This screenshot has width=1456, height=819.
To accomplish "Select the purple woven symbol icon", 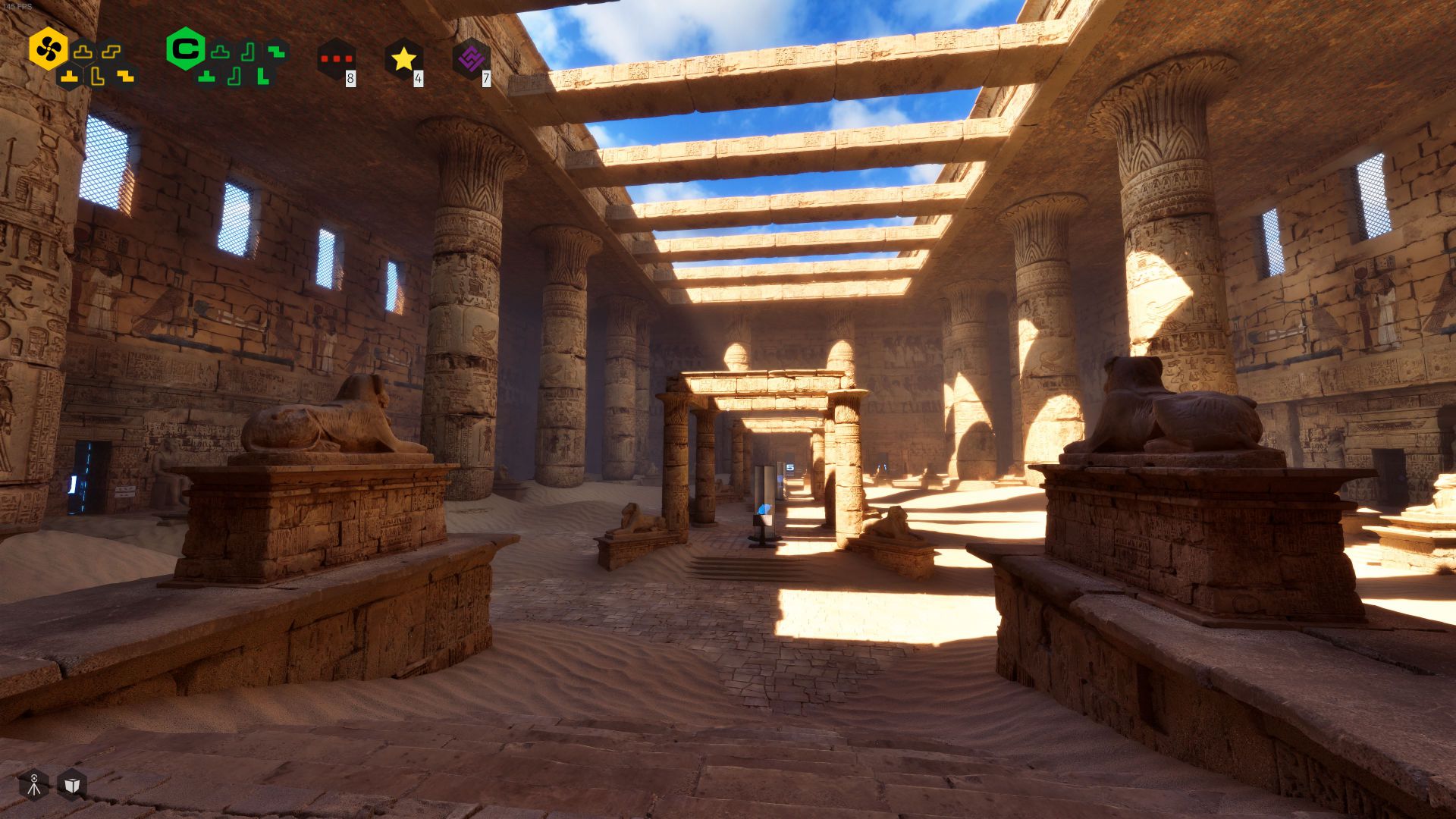I will point(471,59).
